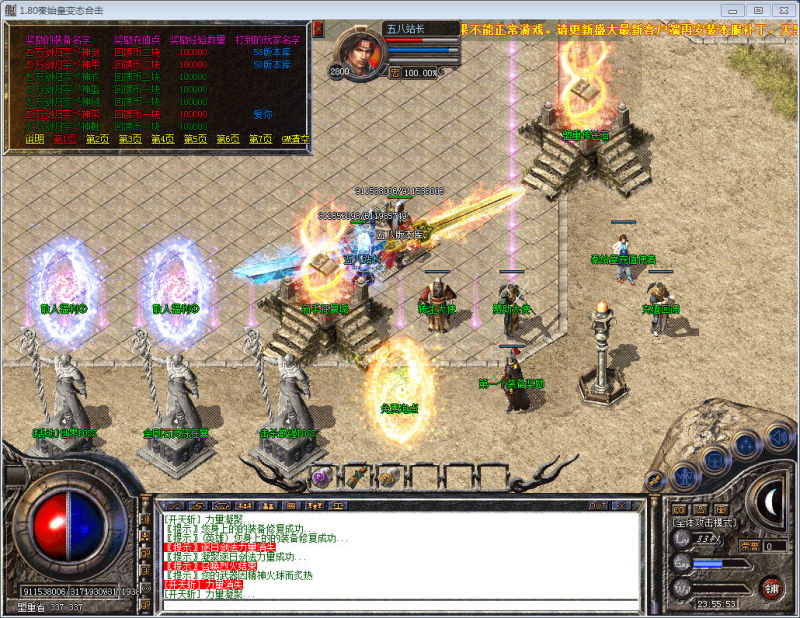Show reward page 第4页
This screenshot has width=800, height=618.
163,139
